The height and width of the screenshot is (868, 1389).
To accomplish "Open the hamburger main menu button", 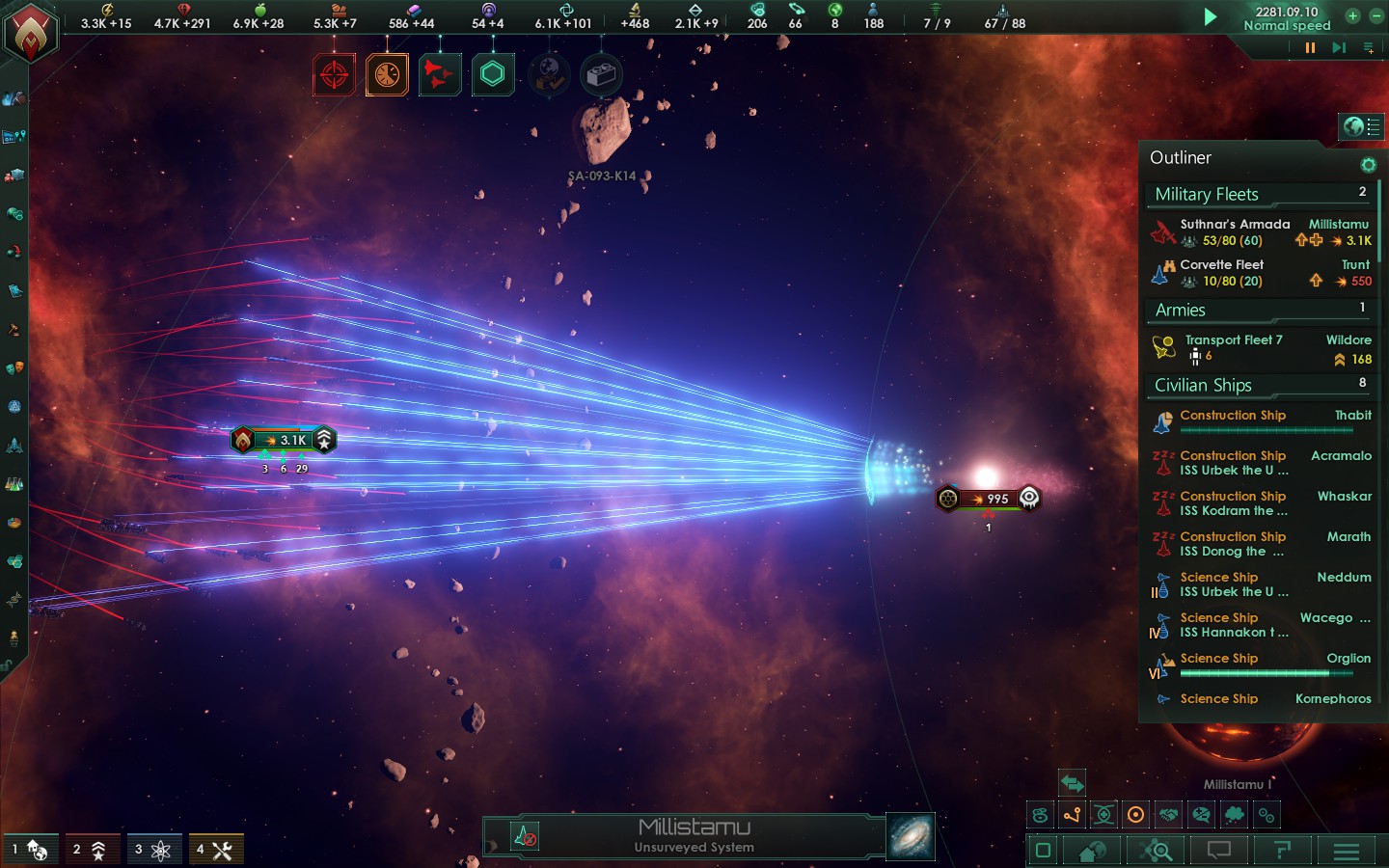I will (x=1346, y=851).
